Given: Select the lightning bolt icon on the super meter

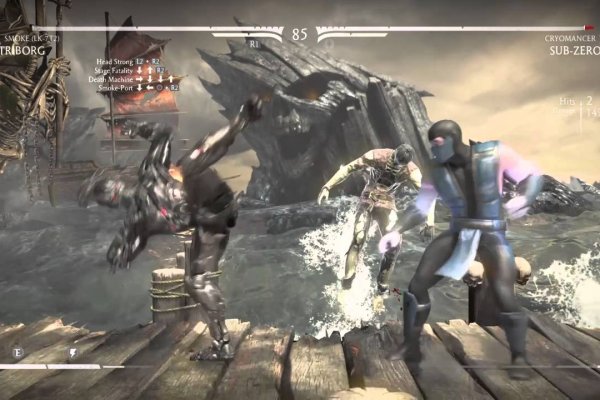Looking at the screenshot, I should pos(72,352).
